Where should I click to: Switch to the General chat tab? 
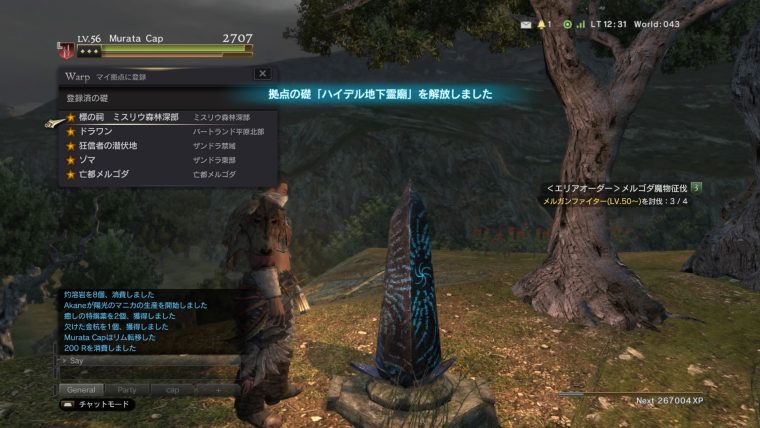point(80,389)
